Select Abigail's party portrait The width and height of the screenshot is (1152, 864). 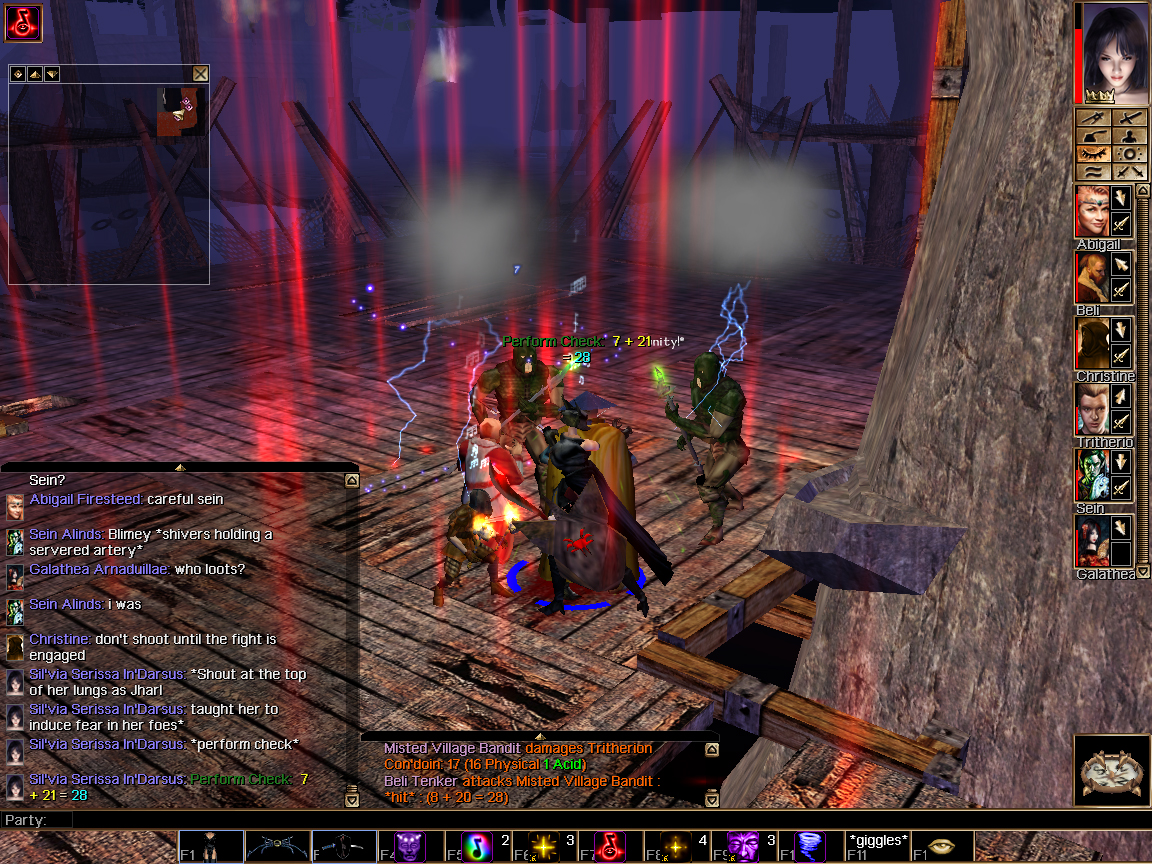[1091, 211]
